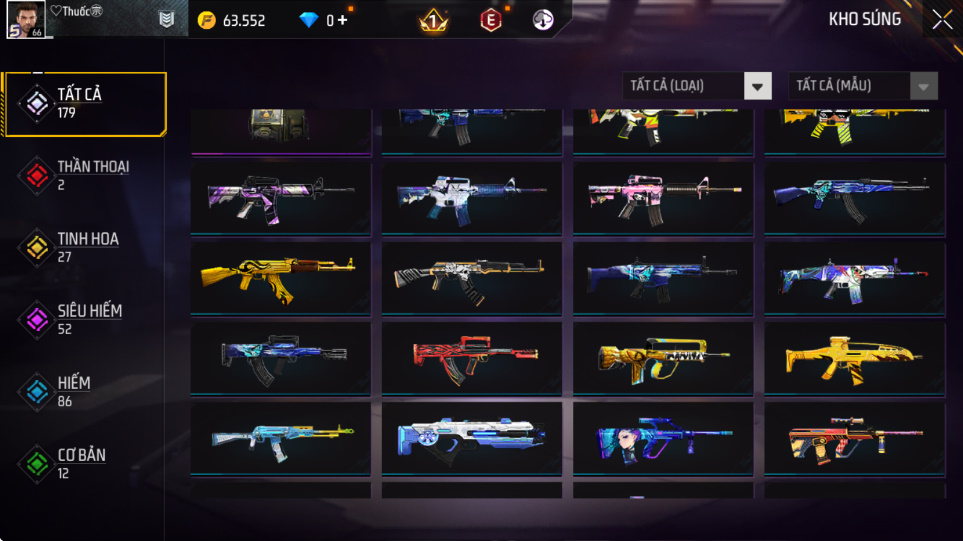Open the Tất Cả (Loại) dropdown
963x541 pixels.
tap(697, 86)
